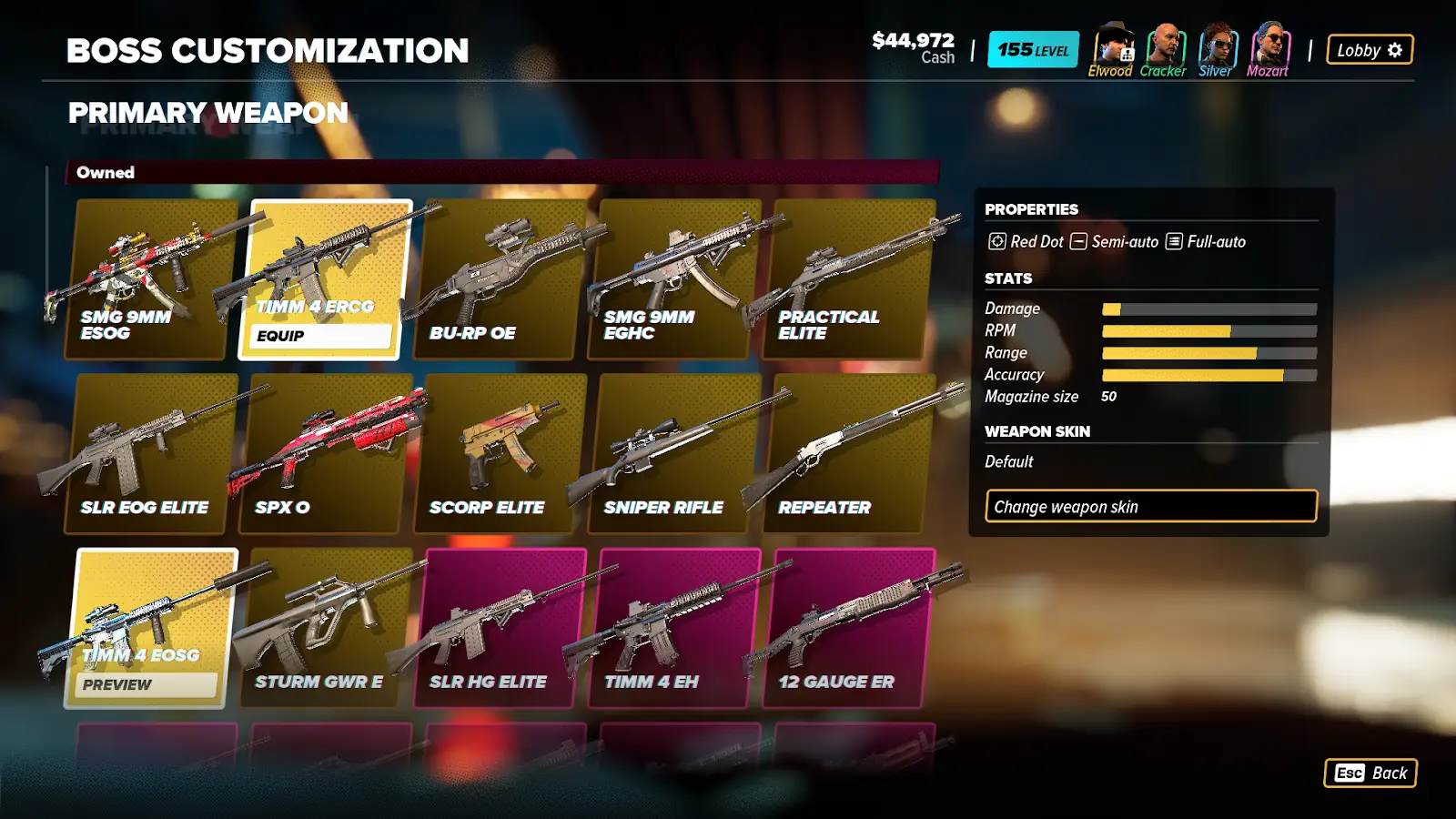Select the Repeater rifle tile
The image size is (1456, 819).
point(850,453)
